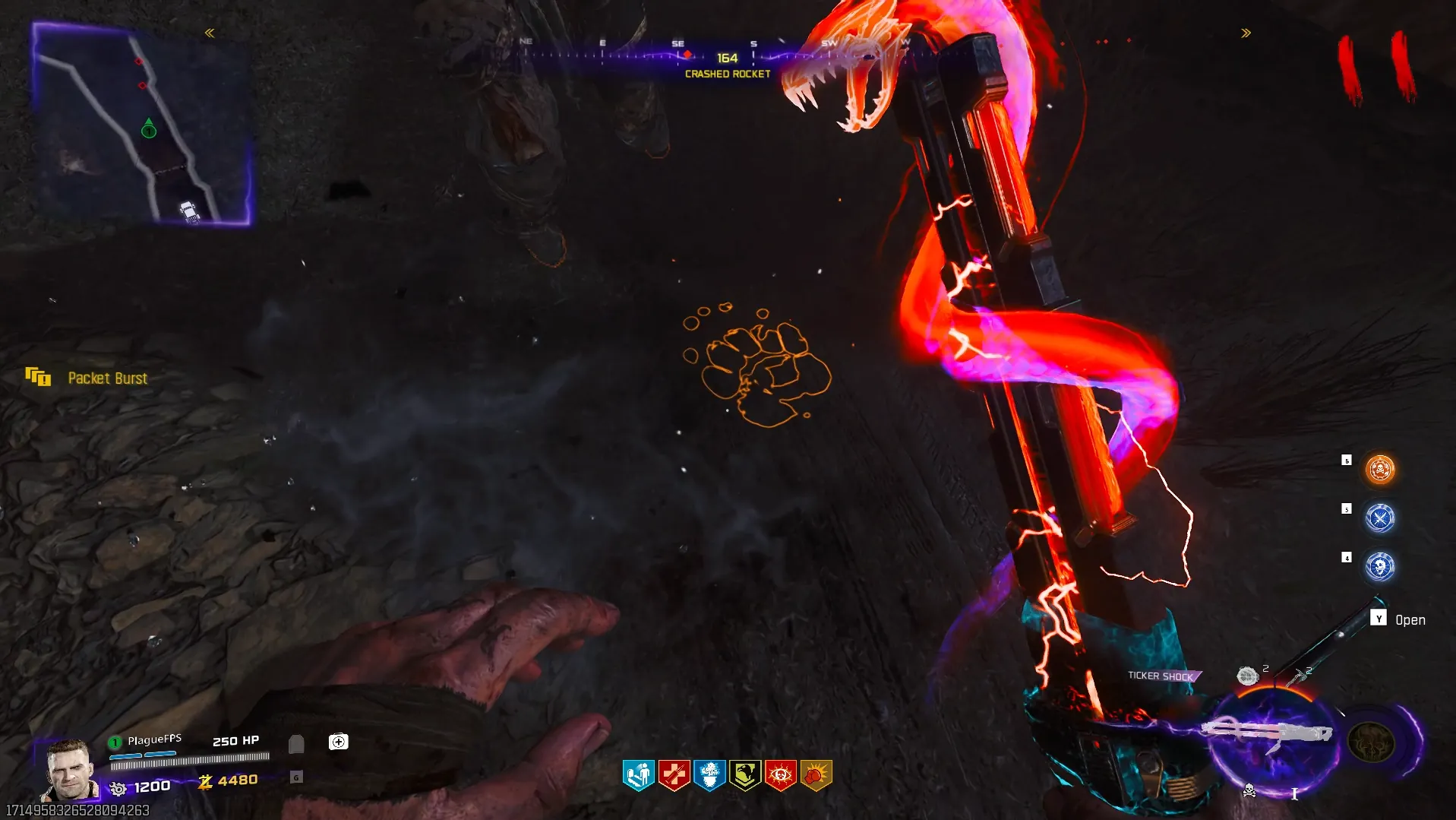Activate the blue skull GobbleGum

pos(1379,567)
